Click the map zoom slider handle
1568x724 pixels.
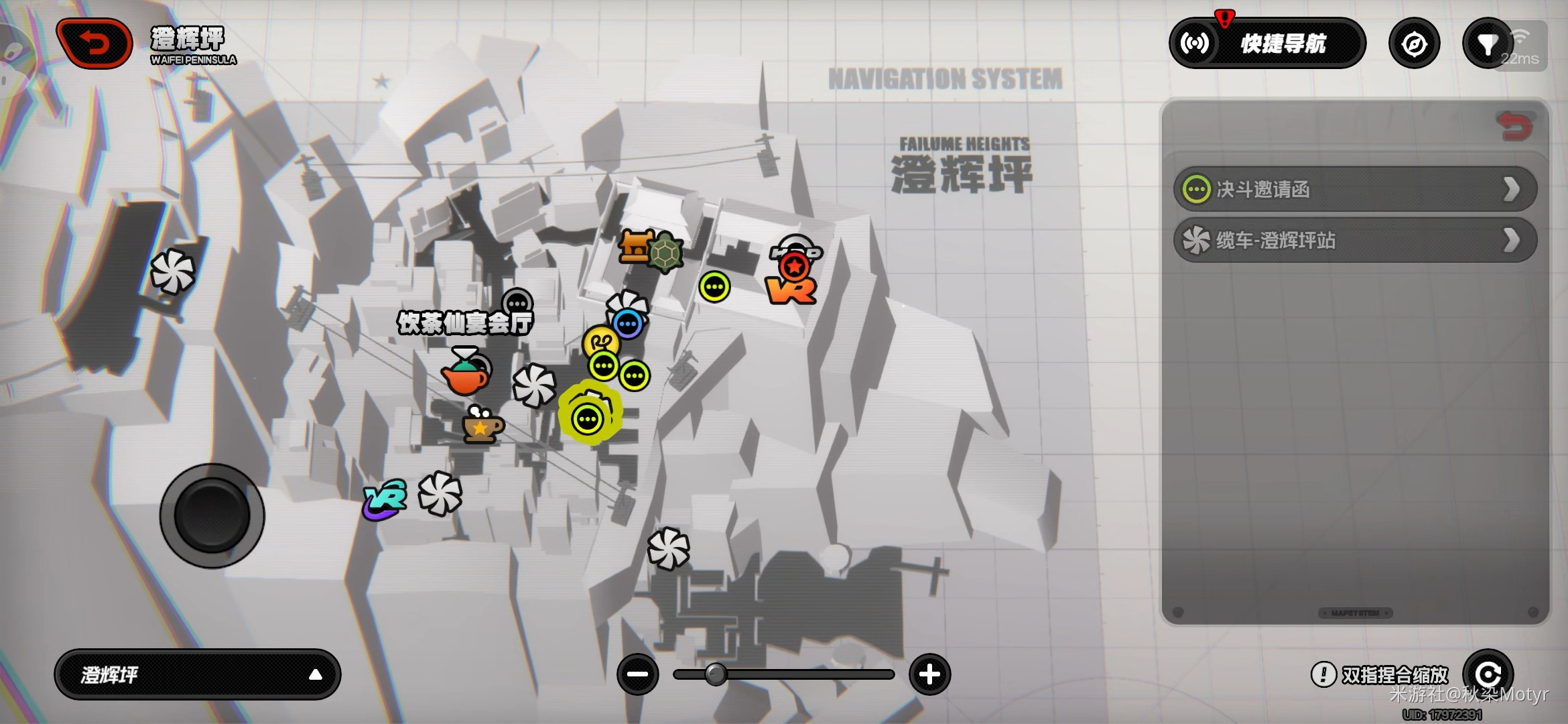716,674
